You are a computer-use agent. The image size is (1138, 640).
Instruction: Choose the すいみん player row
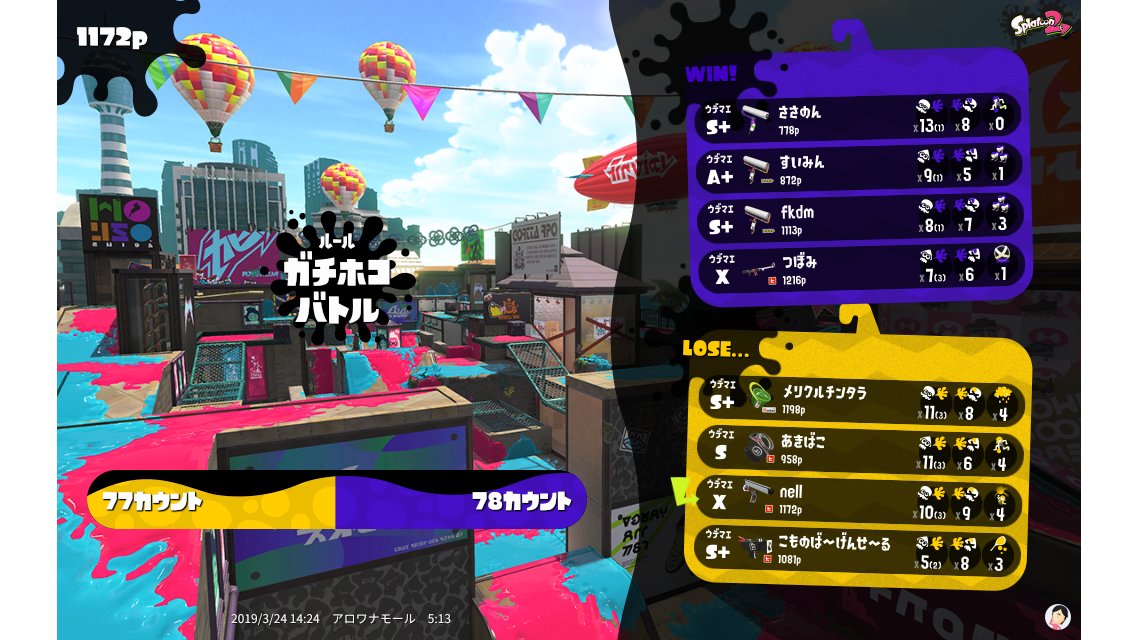pyautogui.click(x=860, y=165)
